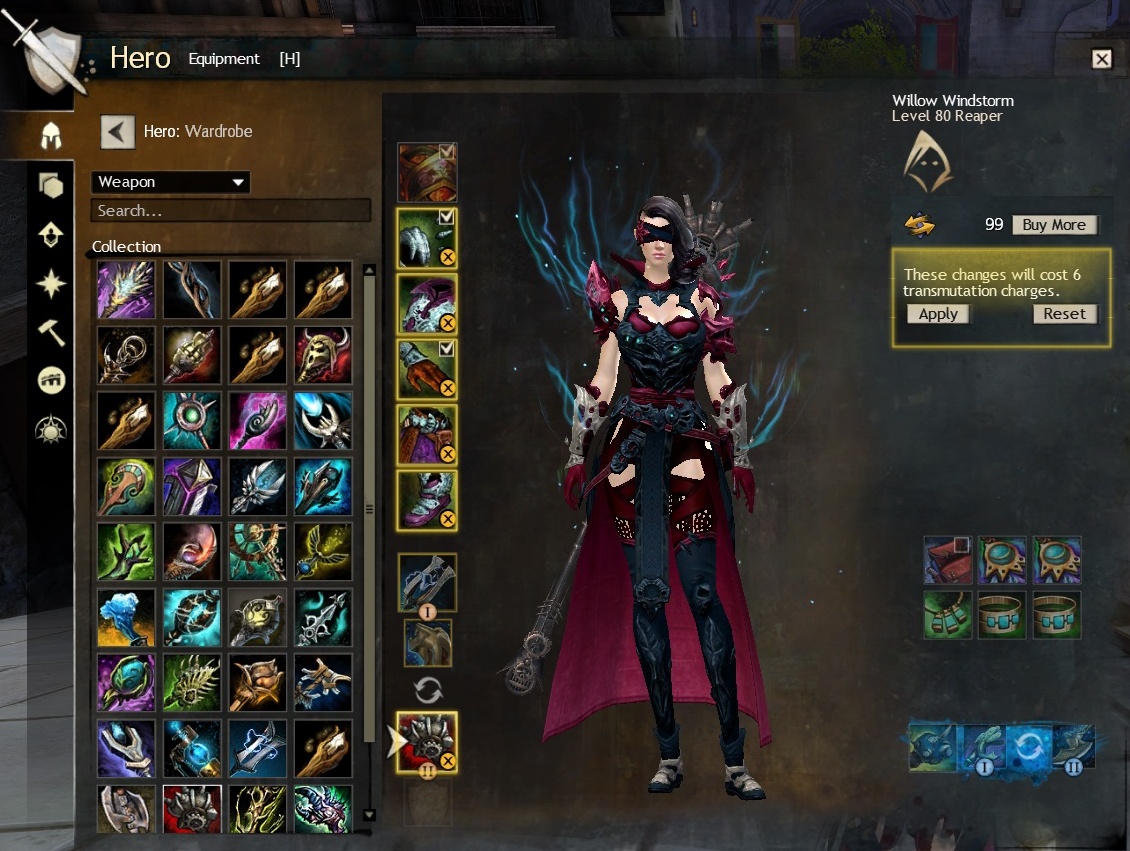This screenshot has height=851, width=1130.
Task: Select the red spiked weapon set II slot
Action: pyautogui.click(x=426, y=742)
